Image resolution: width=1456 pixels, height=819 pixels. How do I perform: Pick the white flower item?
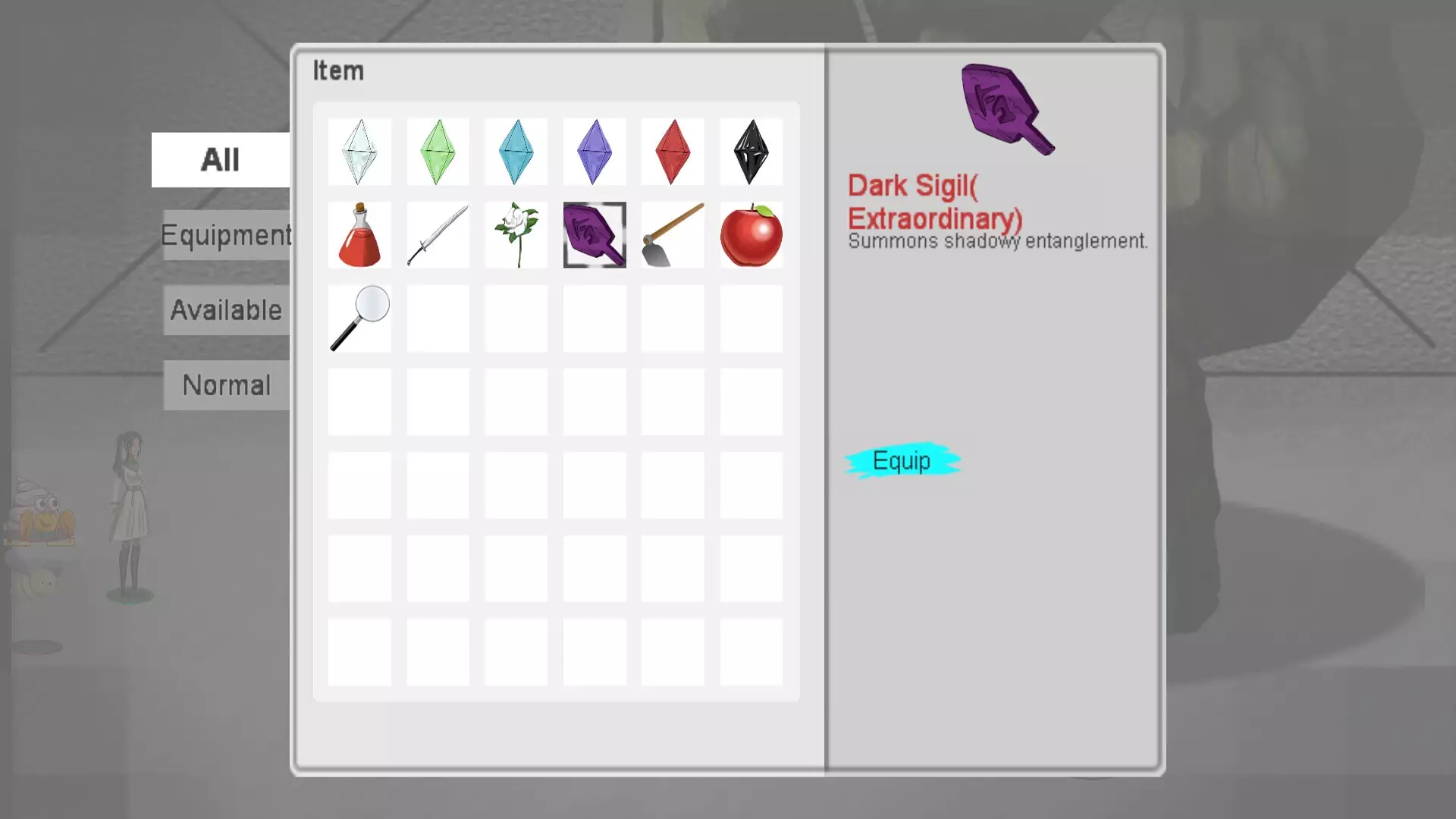(x=516, y=235)
